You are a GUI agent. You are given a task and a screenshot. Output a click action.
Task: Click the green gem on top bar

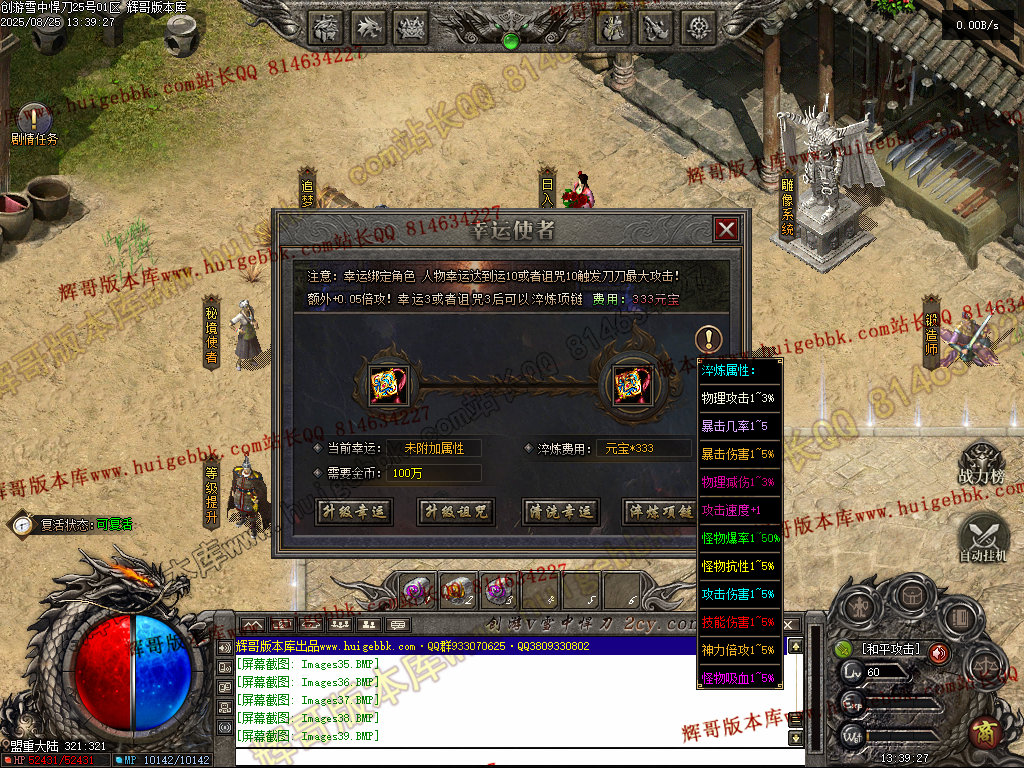pyautogui.click(x=511, y=41)
